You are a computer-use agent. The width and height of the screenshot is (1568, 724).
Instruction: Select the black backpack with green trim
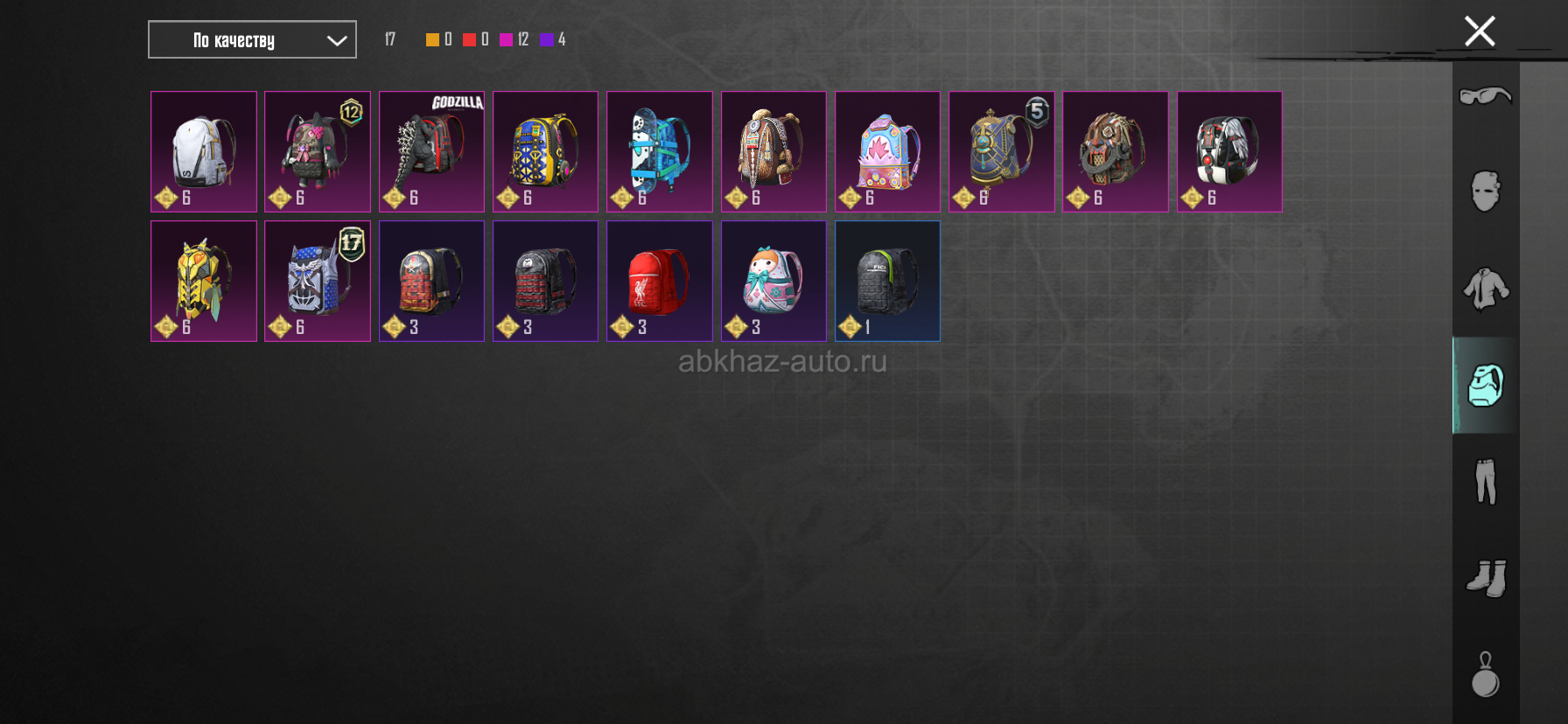887,281
